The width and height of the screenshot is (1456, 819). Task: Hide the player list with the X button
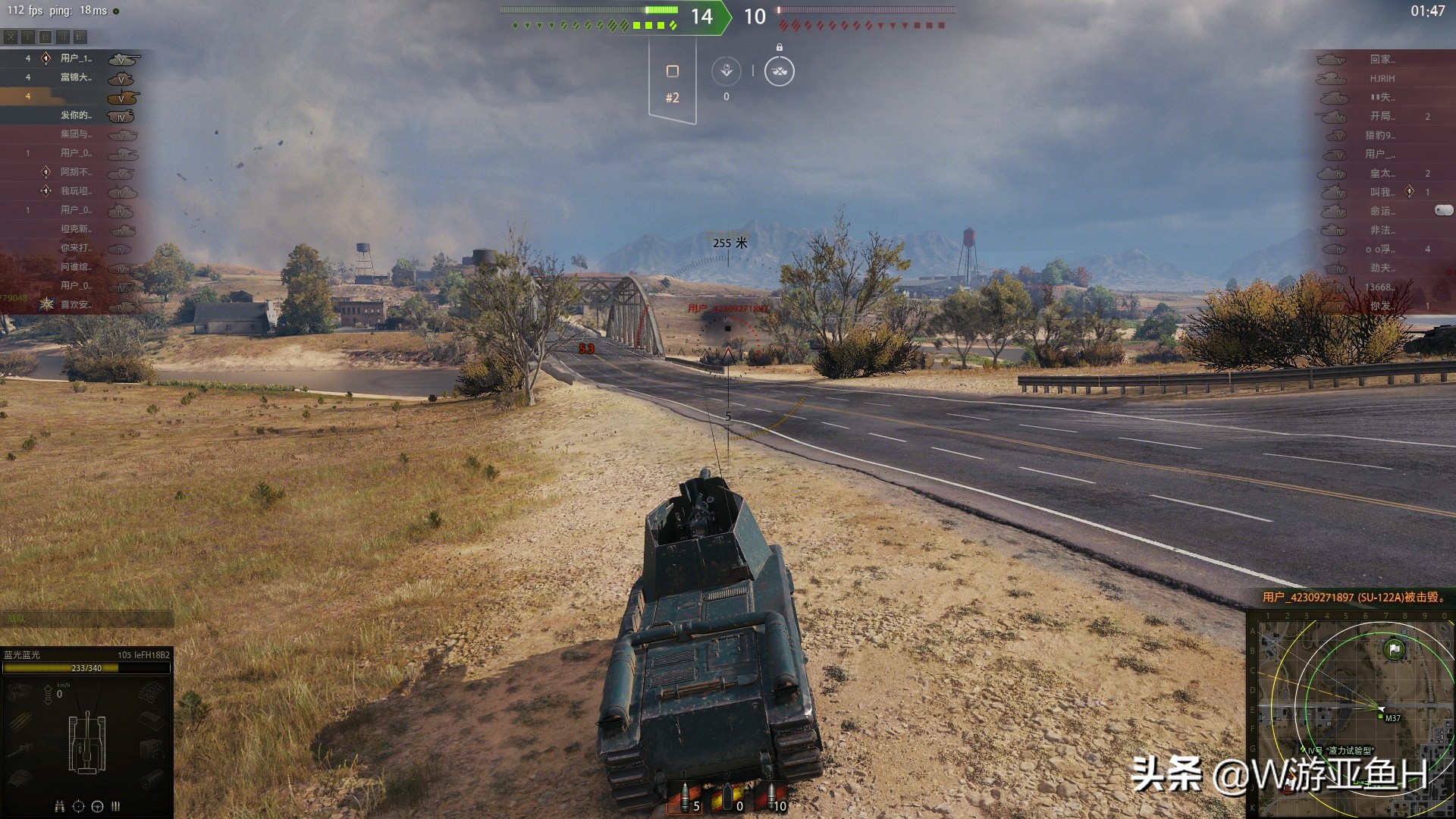click(x=11, y=36)
